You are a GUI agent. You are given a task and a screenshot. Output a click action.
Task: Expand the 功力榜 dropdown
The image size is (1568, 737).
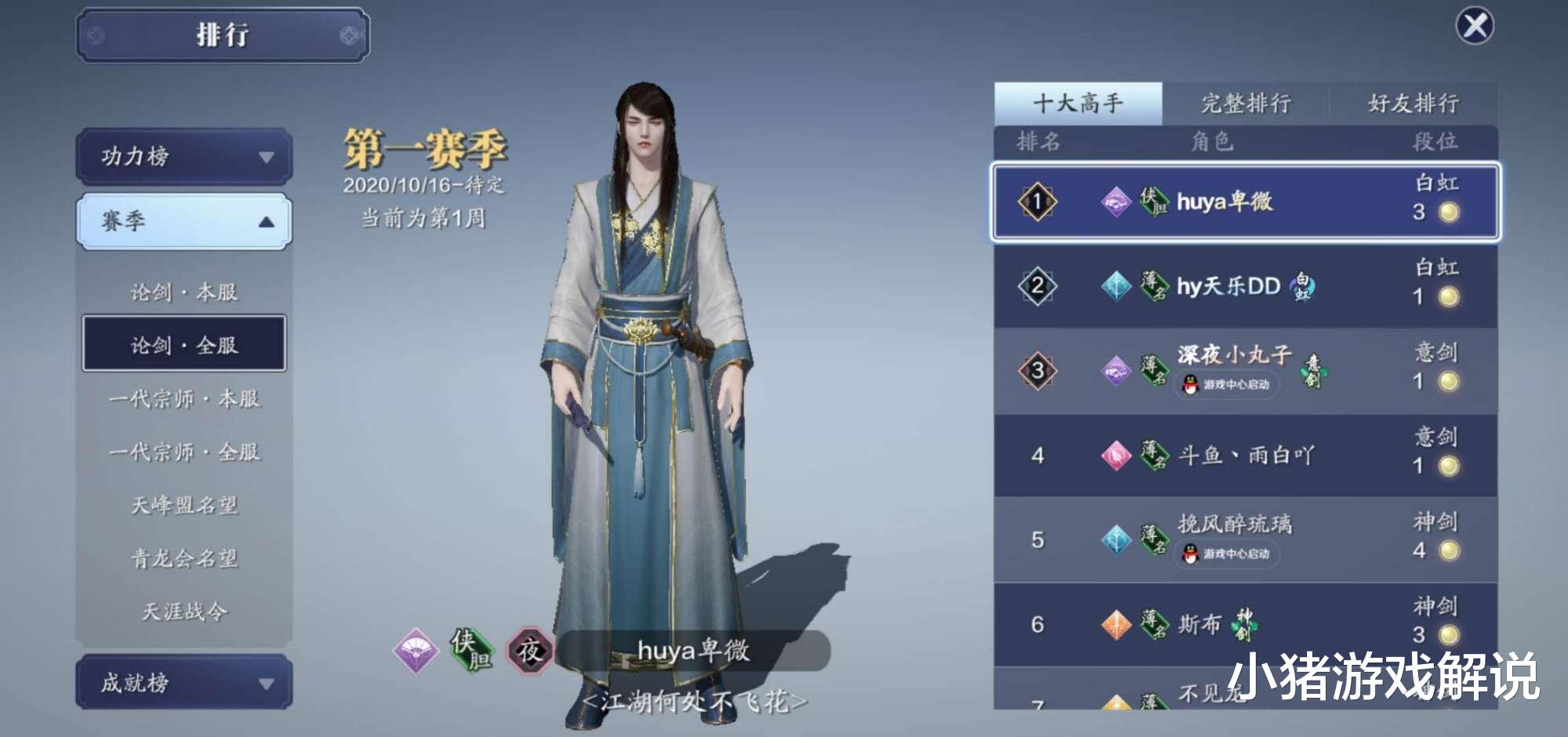point(183,155)
